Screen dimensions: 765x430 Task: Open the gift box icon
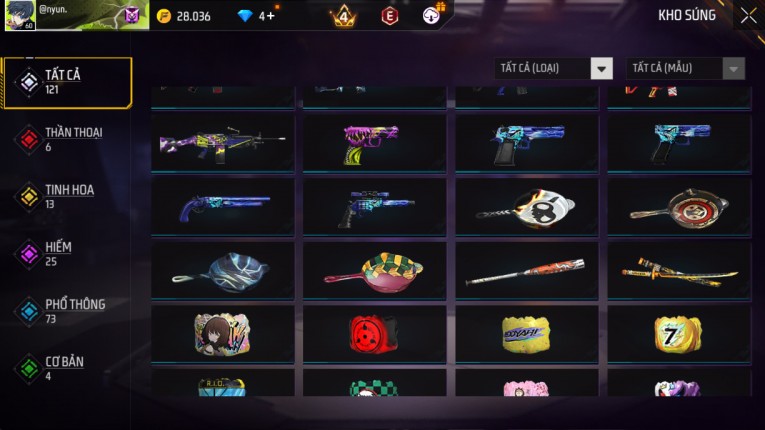click(431, 15)
